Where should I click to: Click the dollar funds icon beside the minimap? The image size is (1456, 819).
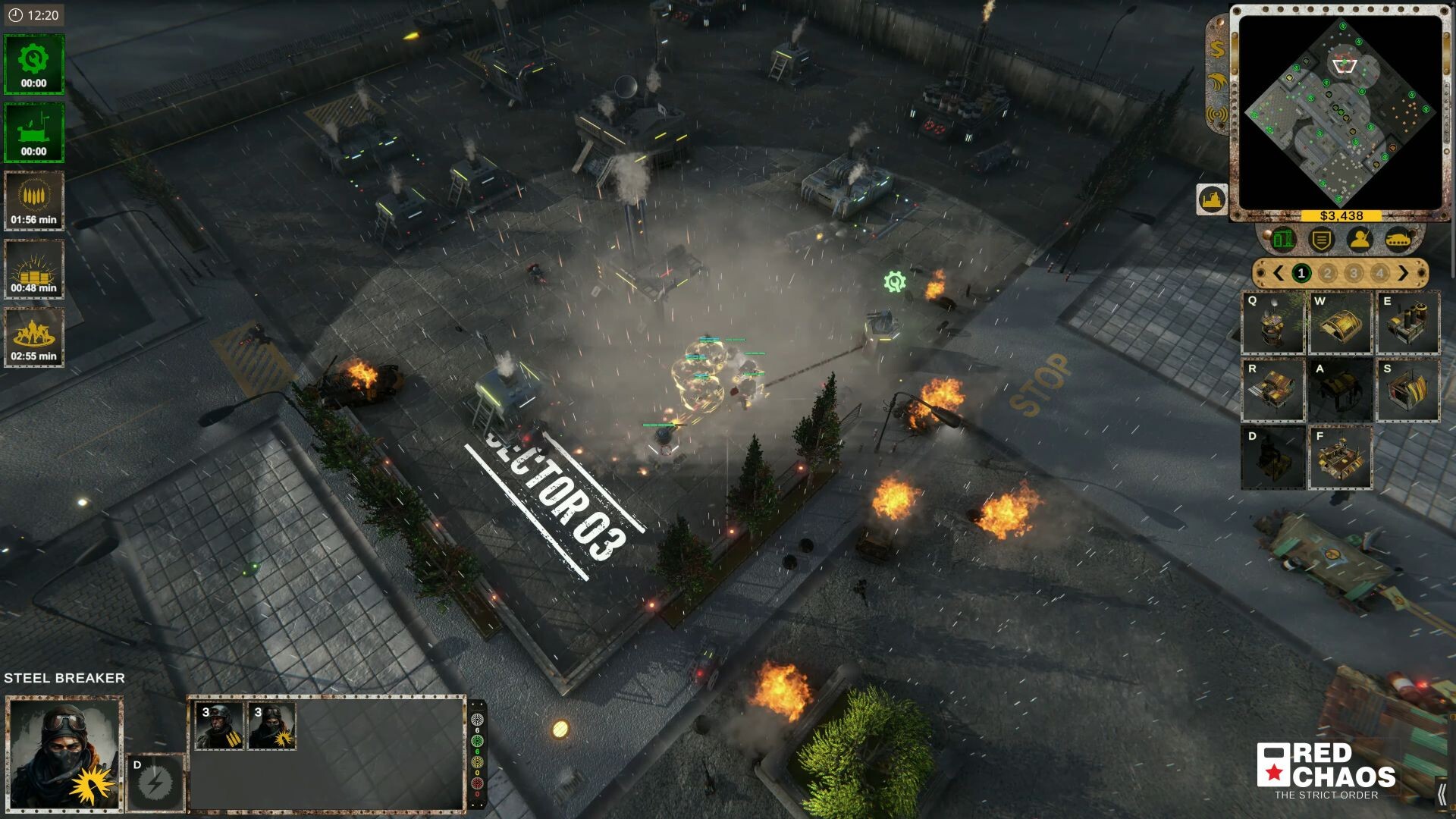tap(1216, 50)
